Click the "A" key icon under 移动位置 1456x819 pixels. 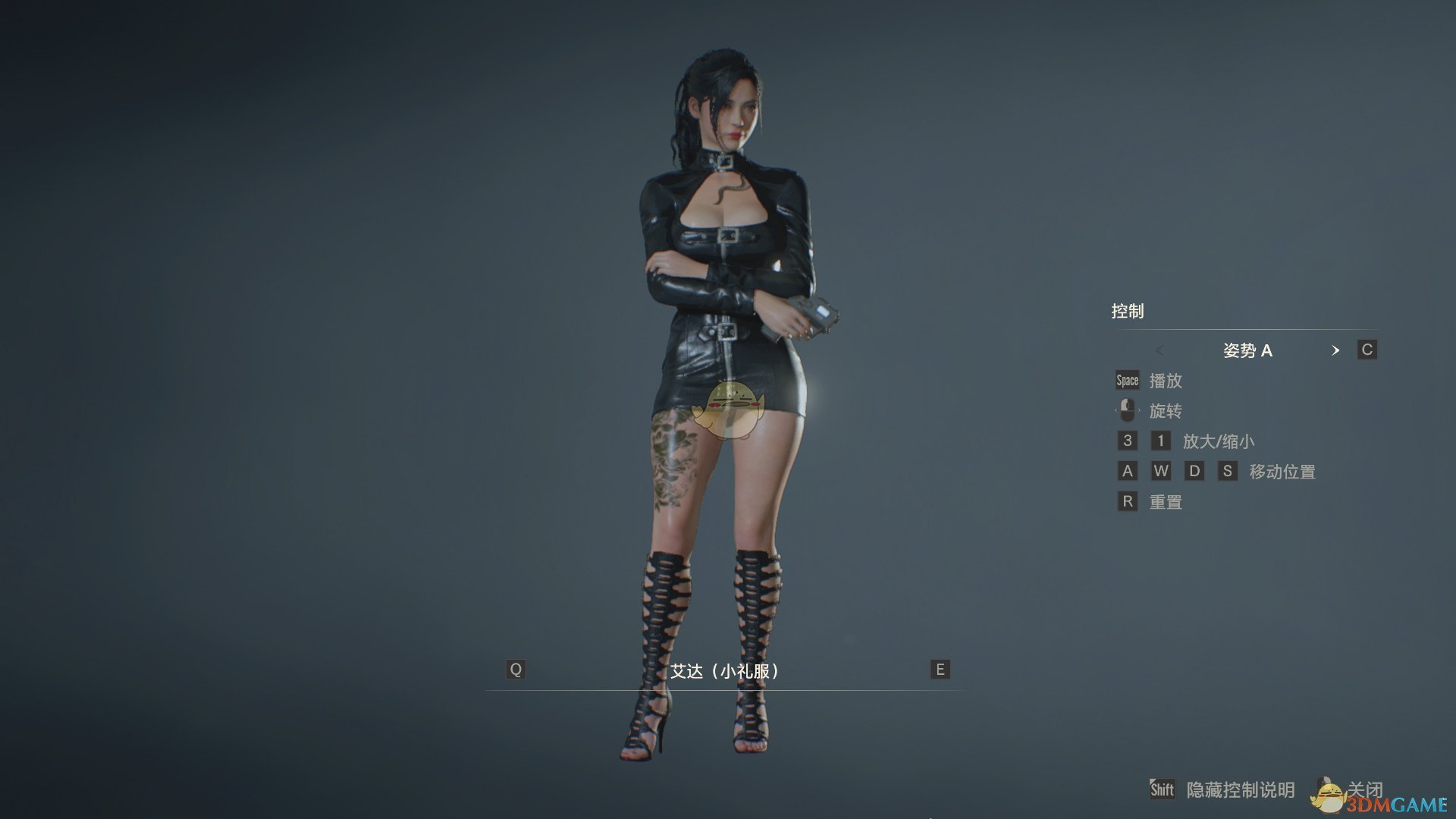click(1127, 471)
